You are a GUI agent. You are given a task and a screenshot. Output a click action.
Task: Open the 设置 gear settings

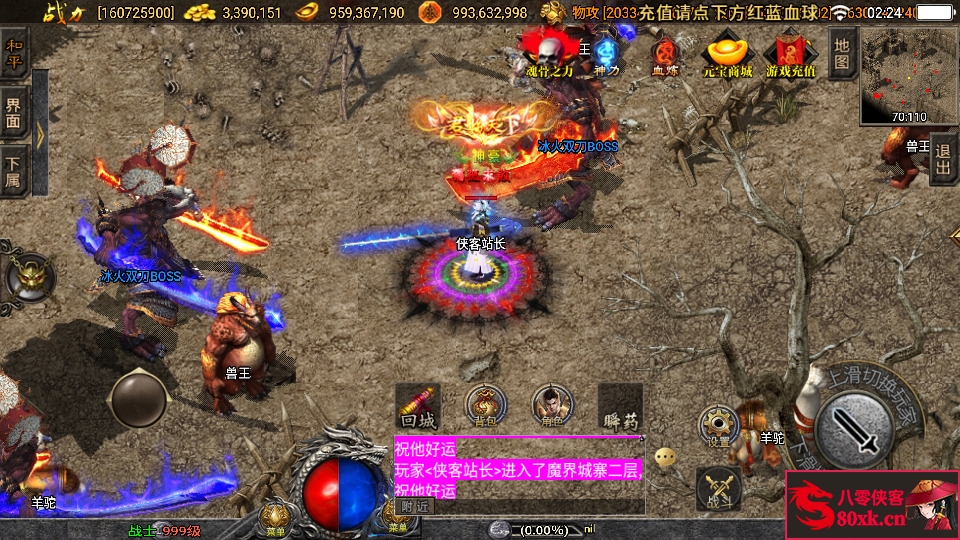[718, 425]
